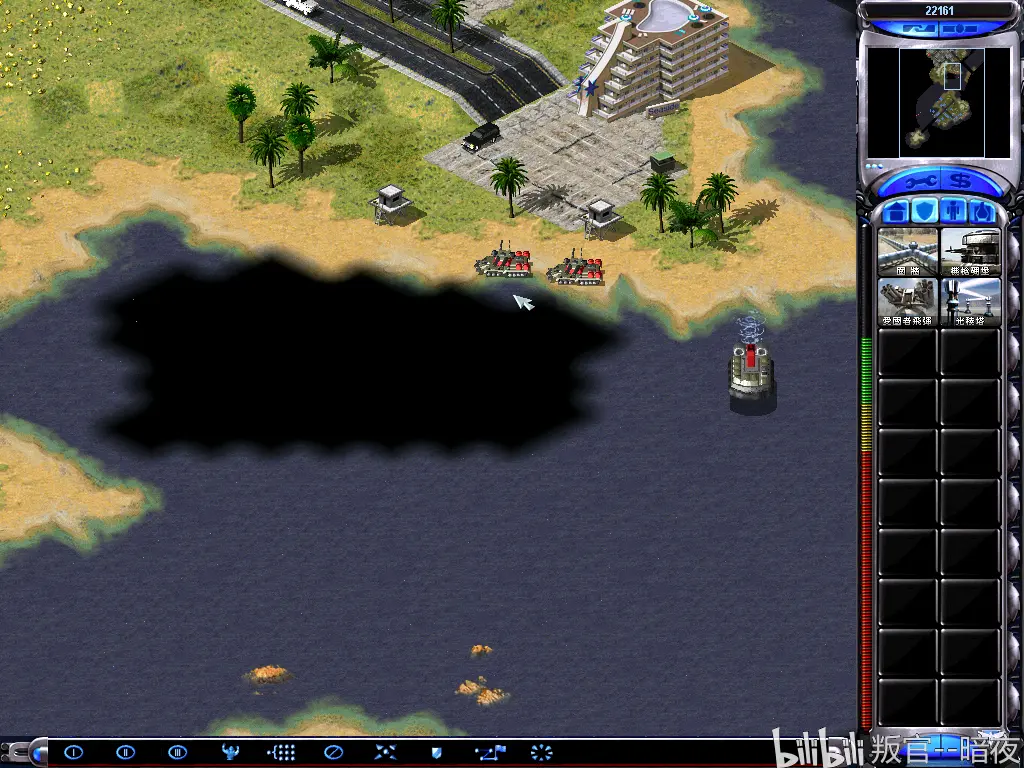Build the machine gun pillbox
The image size is (1024, 768).
tap(970, 252)
